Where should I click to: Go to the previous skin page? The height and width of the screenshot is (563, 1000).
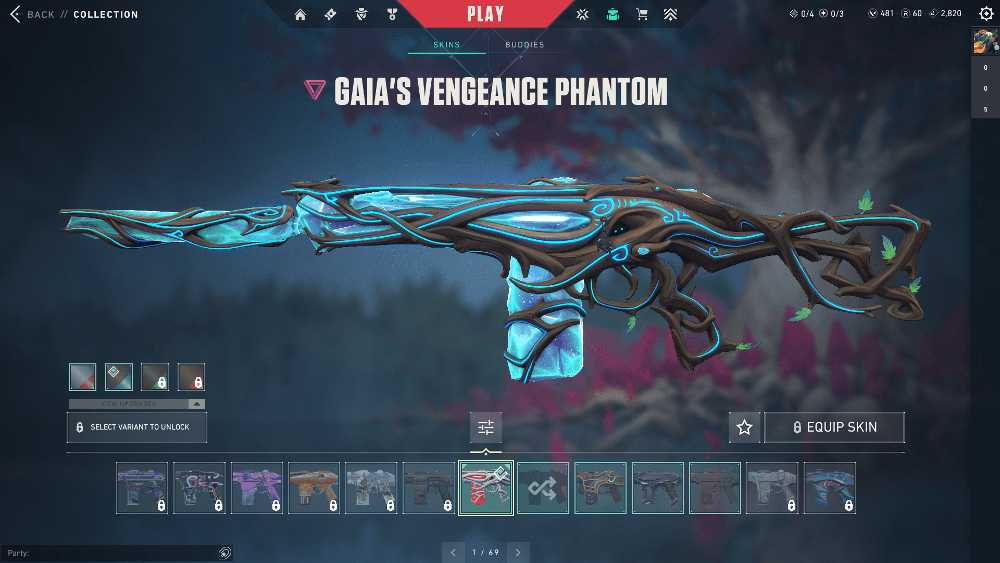click(x=454, y=552)
